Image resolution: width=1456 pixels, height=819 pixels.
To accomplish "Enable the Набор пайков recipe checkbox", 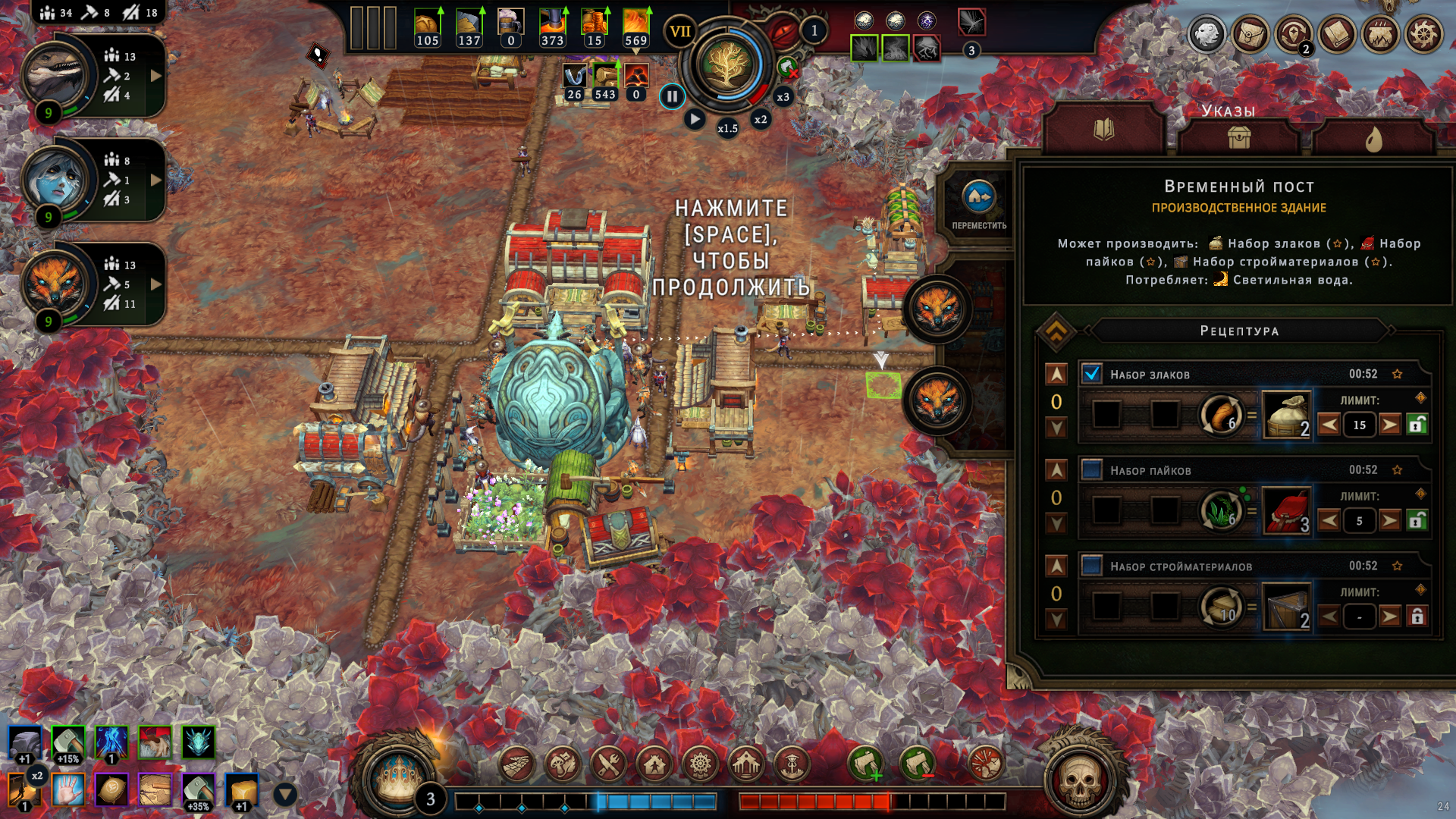I will click(1091, 469).
